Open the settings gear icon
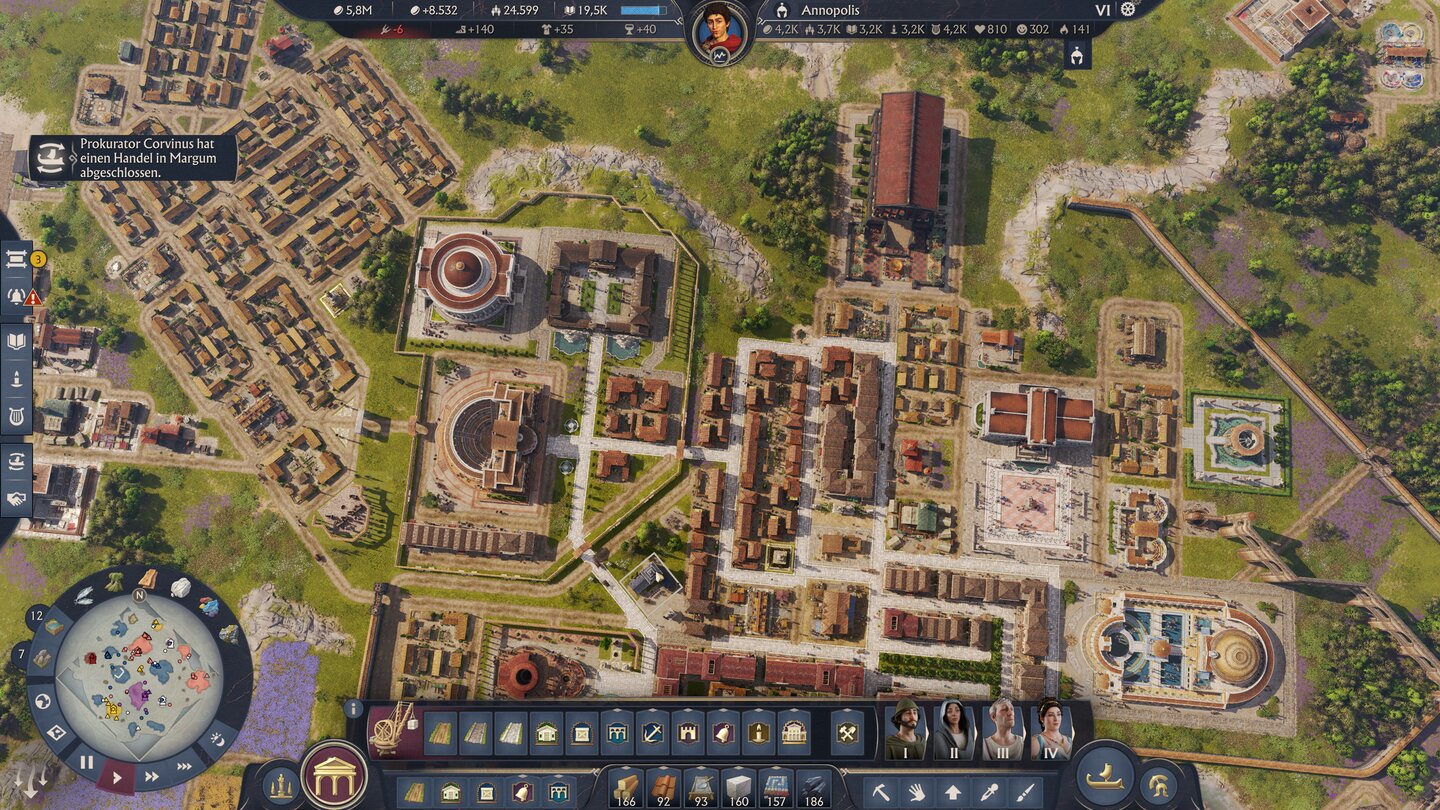Viewport: 1440px width, 810px height. click(x=1129, y=10)
